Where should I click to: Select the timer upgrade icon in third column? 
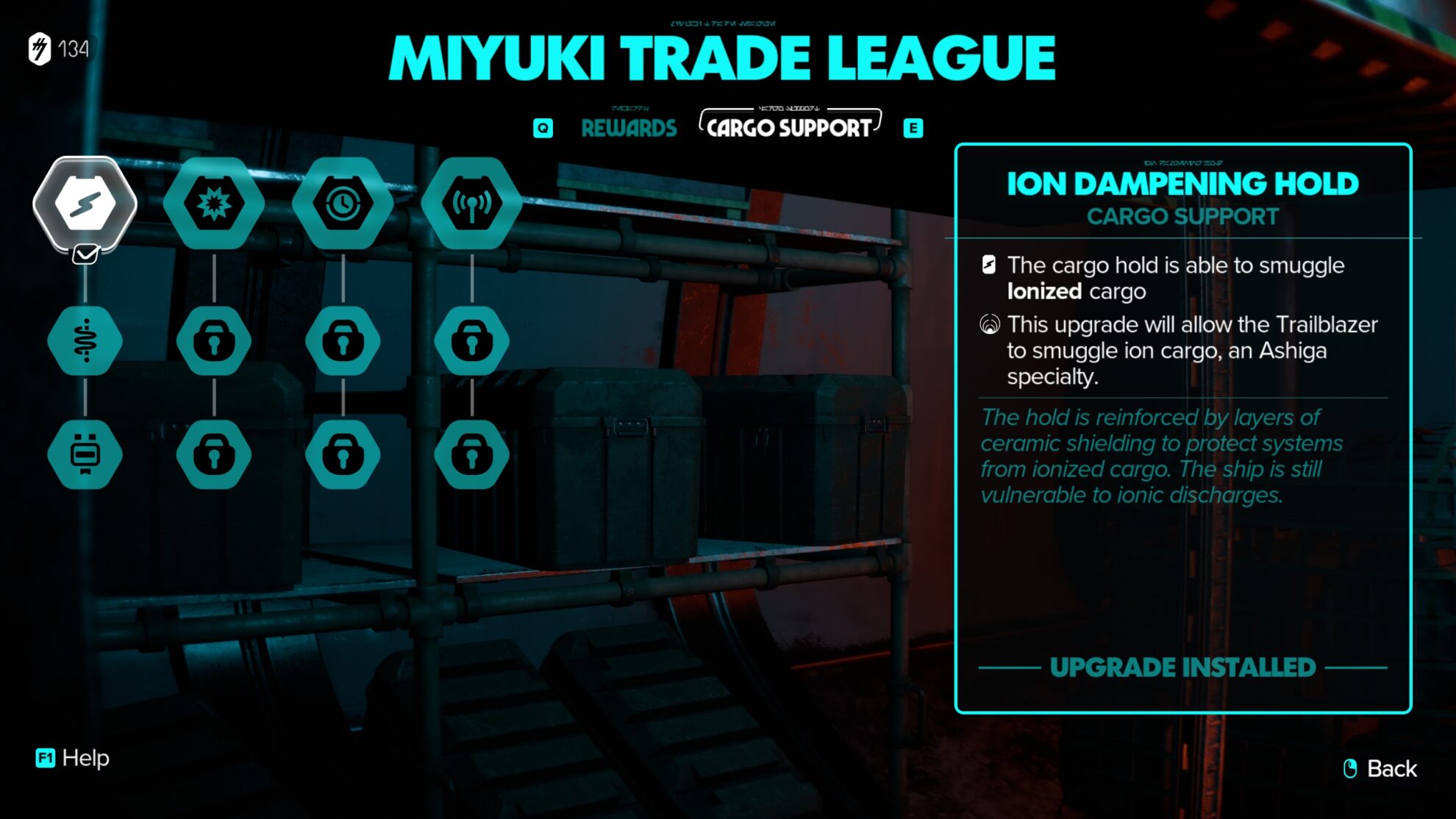point(343,204)
